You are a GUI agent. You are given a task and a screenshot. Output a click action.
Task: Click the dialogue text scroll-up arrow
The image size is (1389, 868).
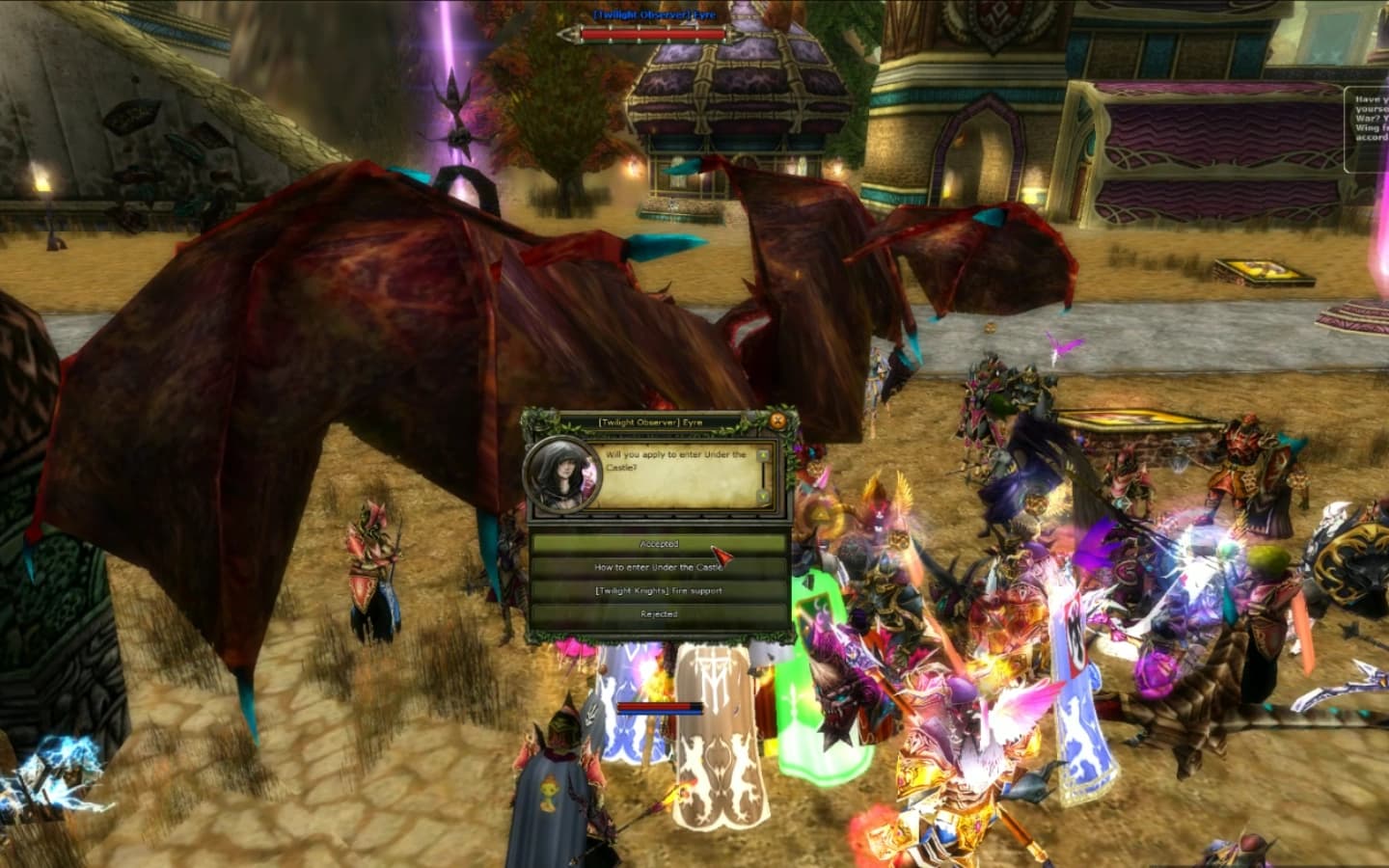764,454
